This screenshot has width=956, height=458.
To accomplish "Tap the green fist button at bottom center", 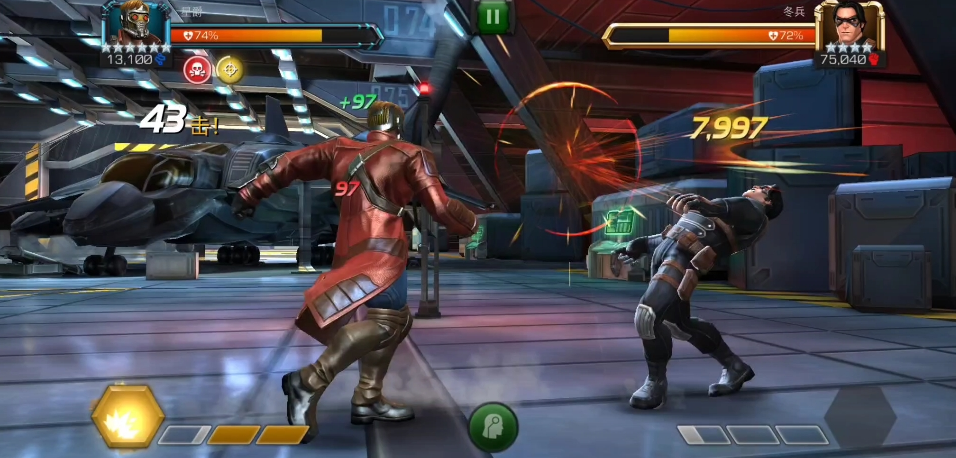I will pos(493,427).
